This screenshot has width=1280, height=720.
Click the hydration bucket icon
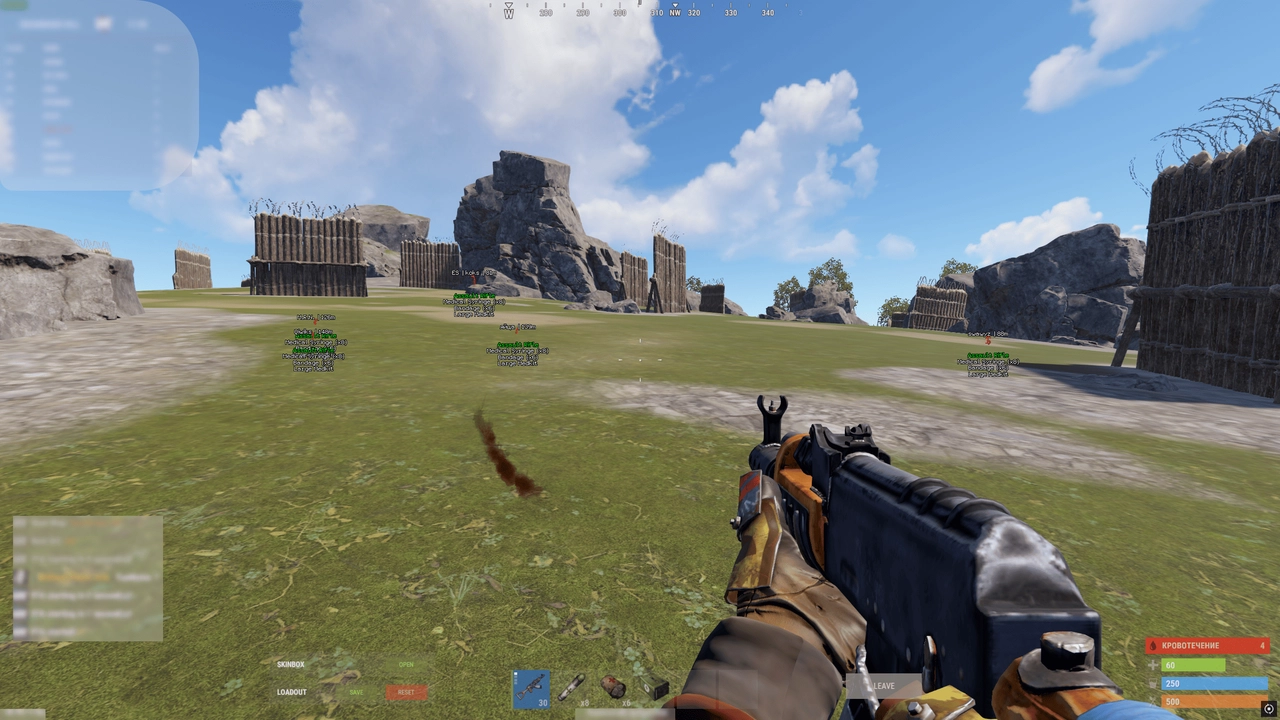(x=1152, y=683)
